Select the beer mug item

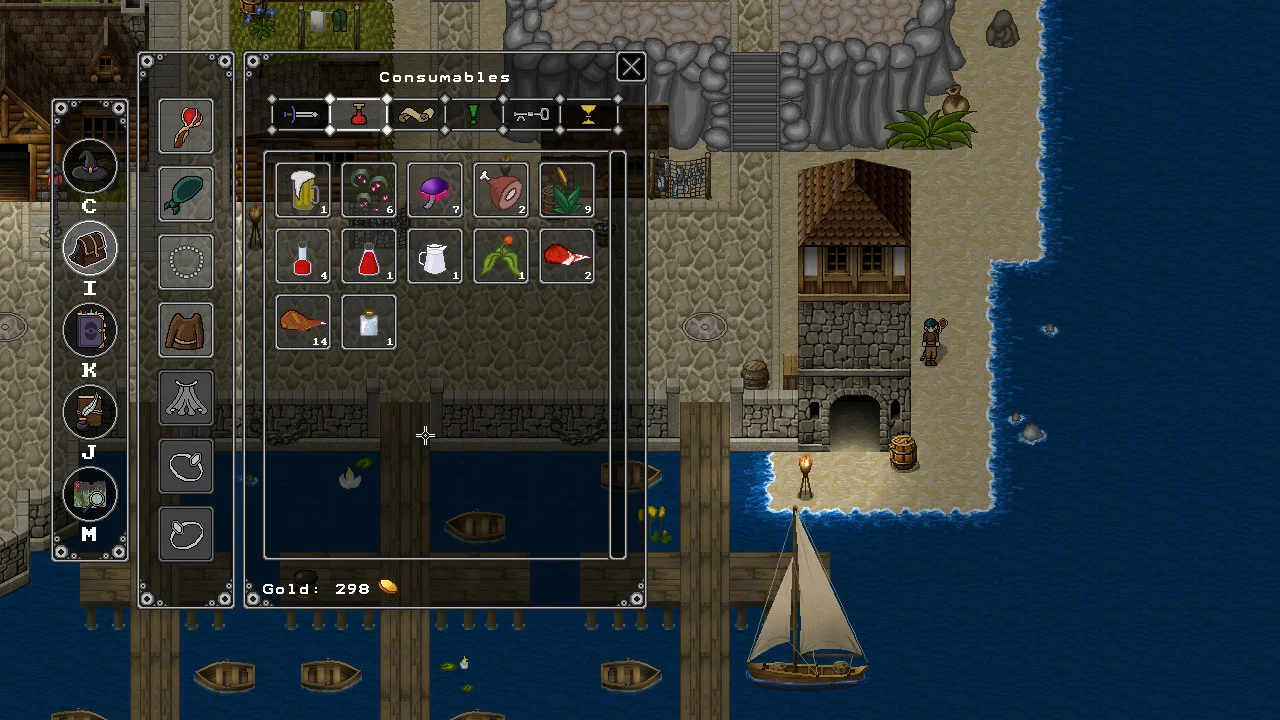(303, 190)
